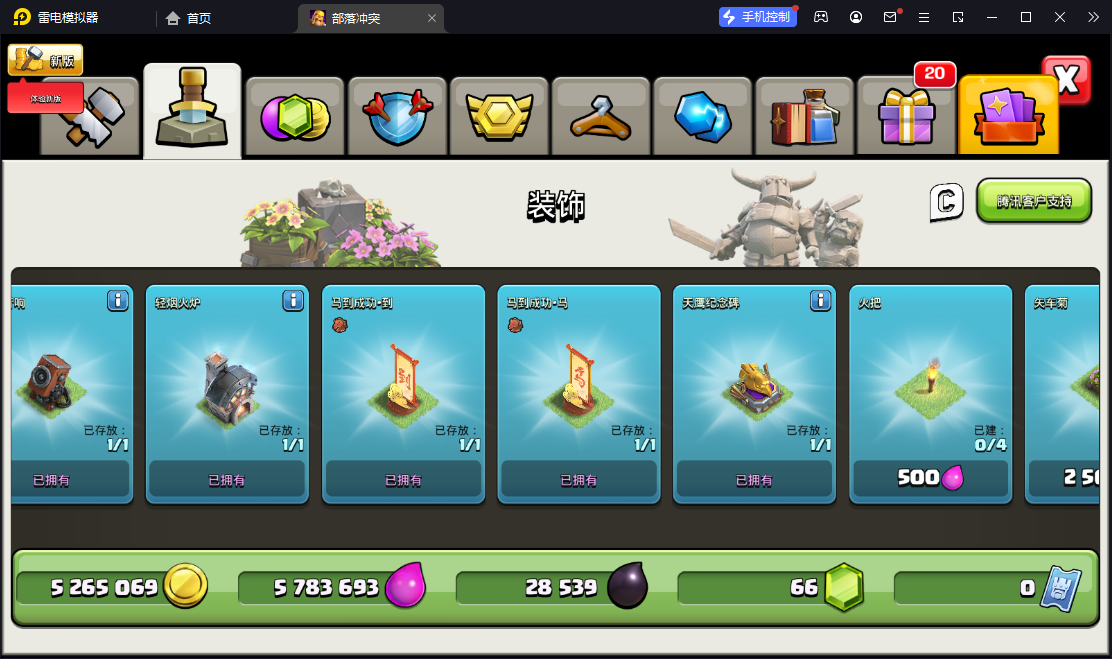Switch to the hammers builder tab
Screen dimensions: 1112x659
pos(90,118)
